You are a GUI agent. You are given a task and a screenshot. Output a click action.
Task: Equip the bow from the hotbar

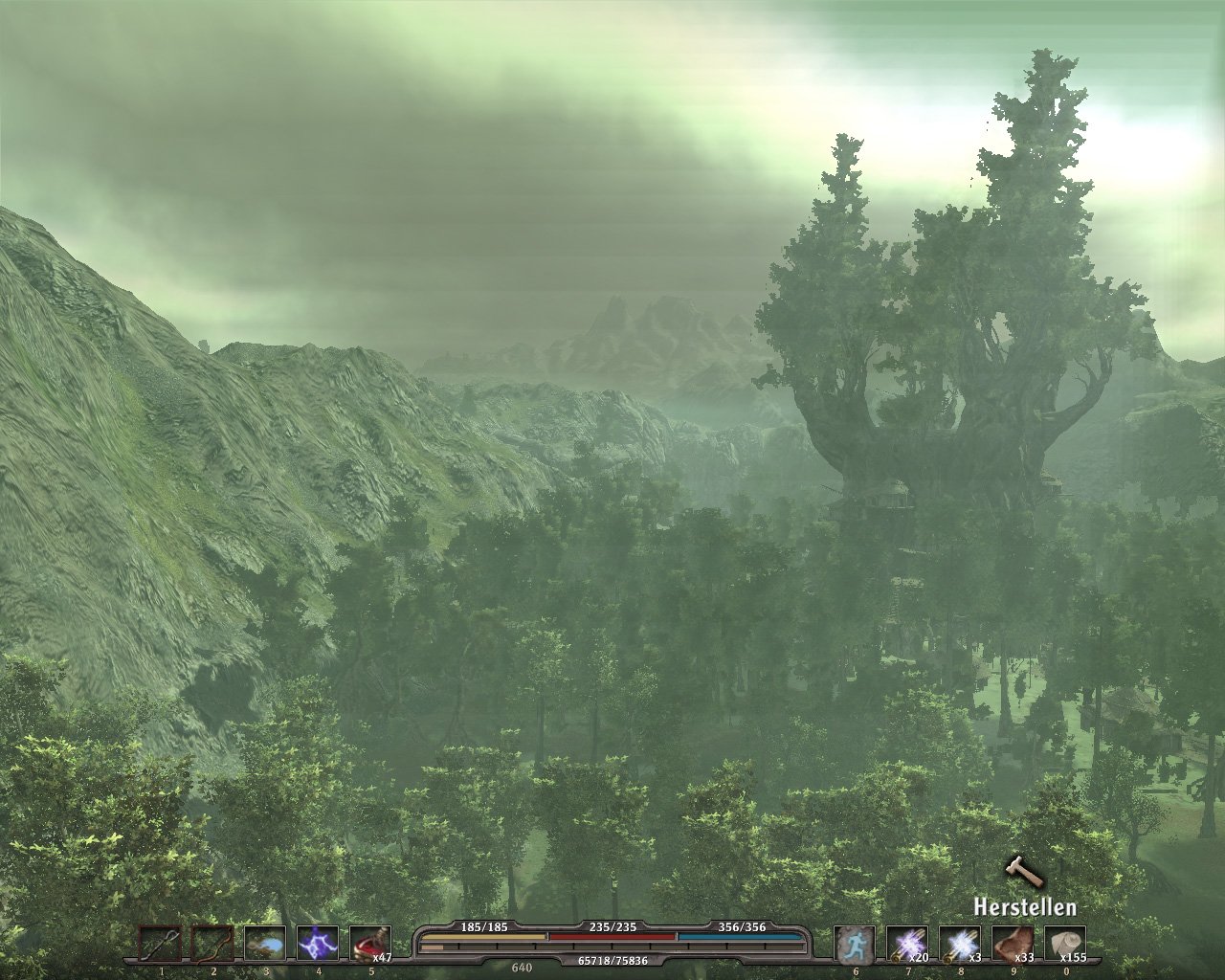pos(212,944)
